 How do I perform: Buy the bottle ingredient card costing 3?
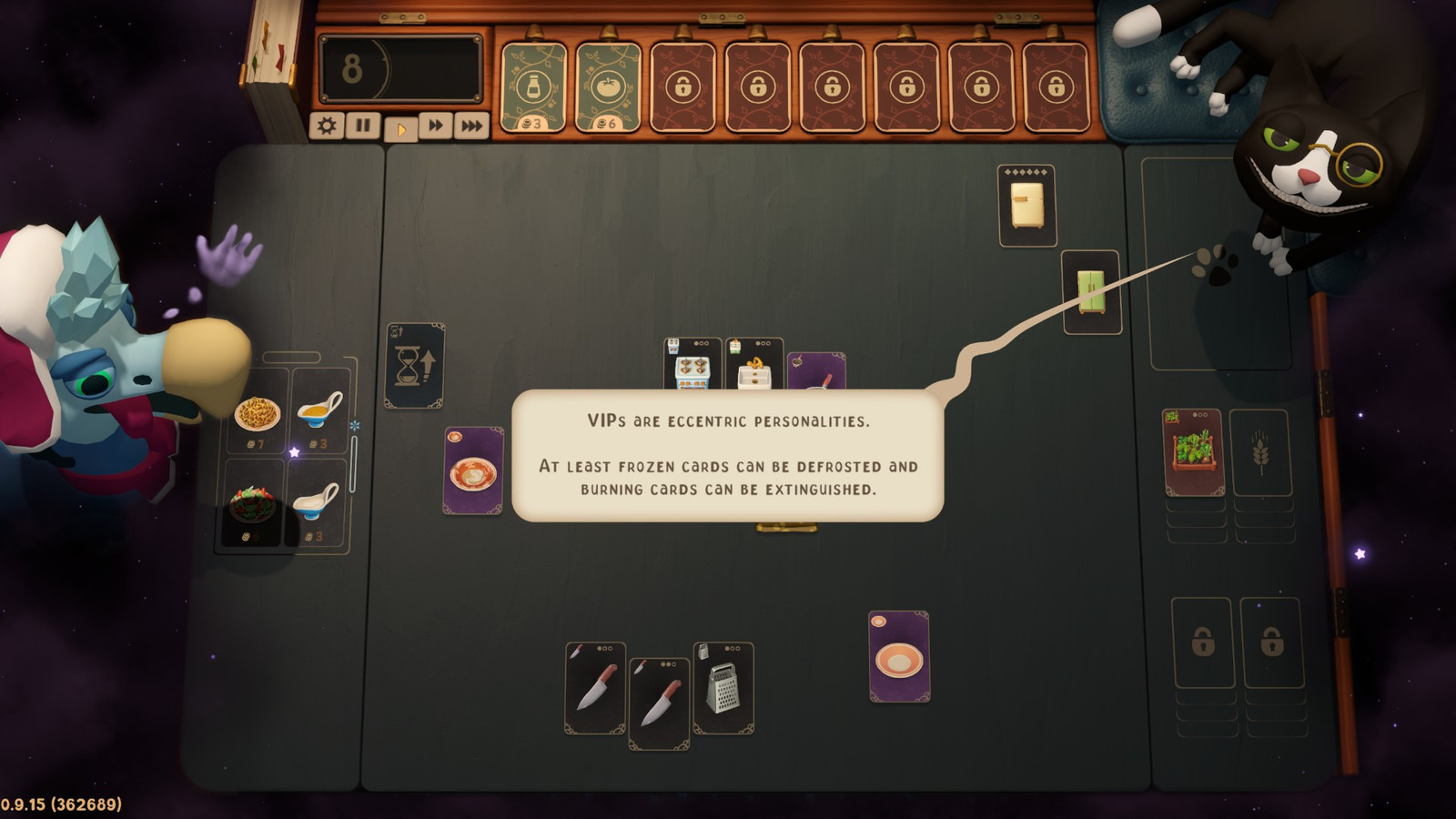533,88
